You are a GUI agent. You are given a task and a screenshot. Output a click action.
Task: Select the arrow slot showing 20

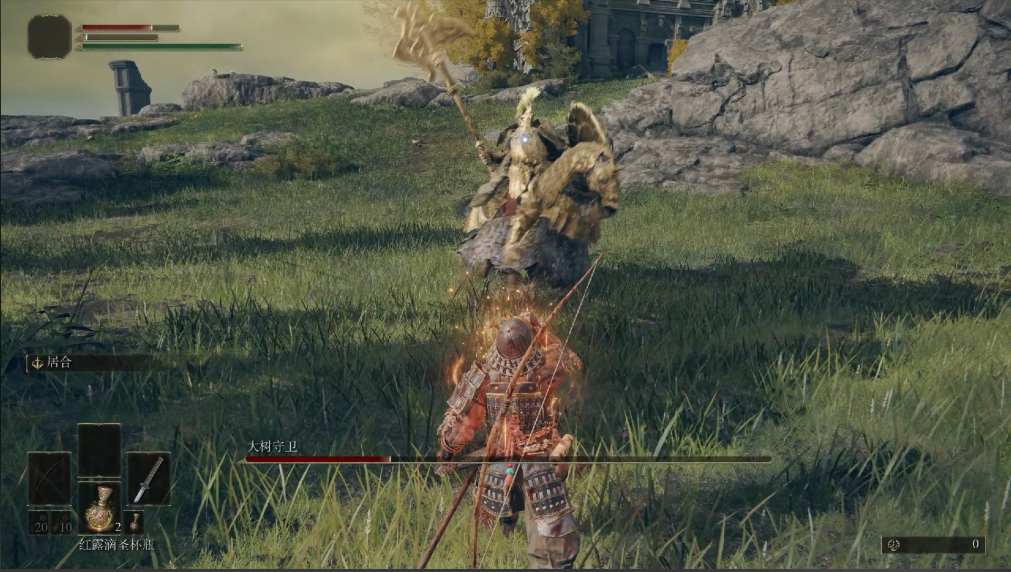39,523
